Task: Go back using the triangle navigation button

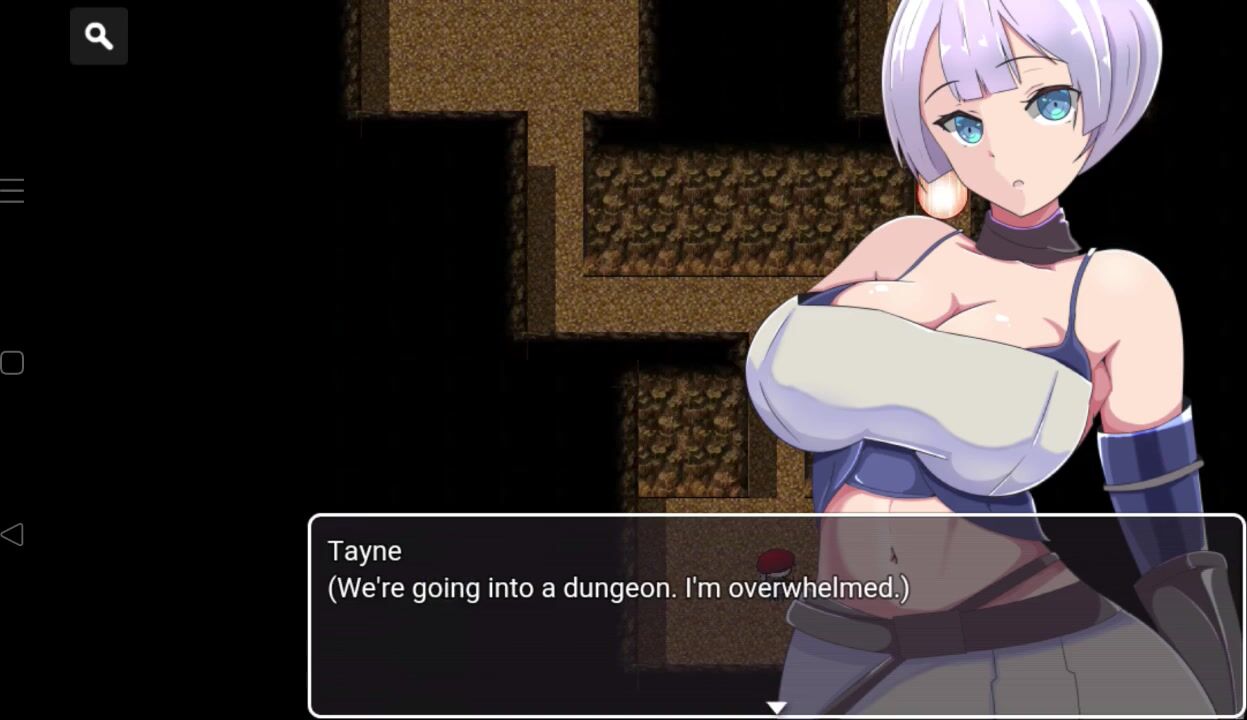Action: 12,535
